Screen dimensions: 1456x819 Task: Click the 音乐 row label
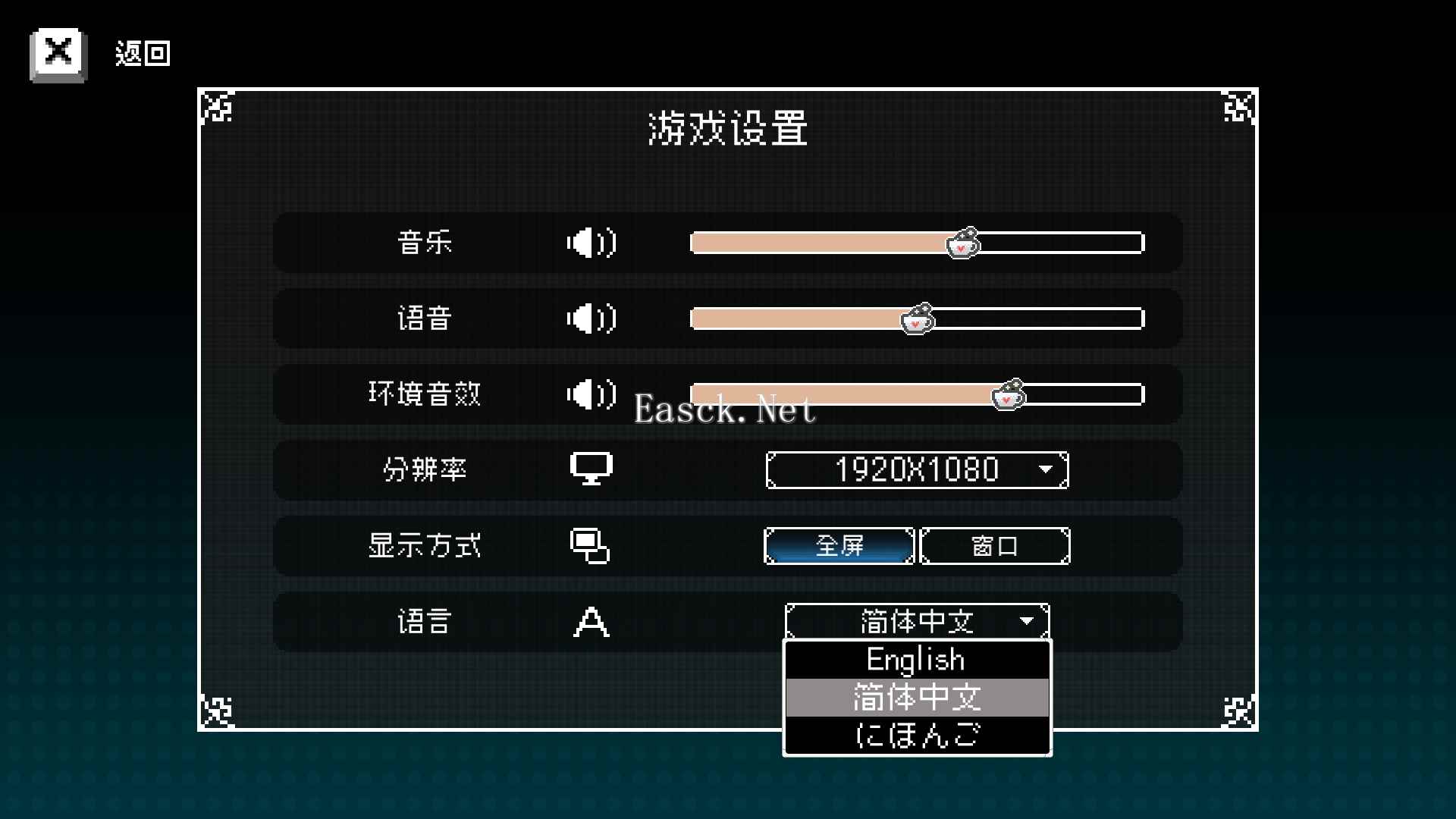[425, 243]
